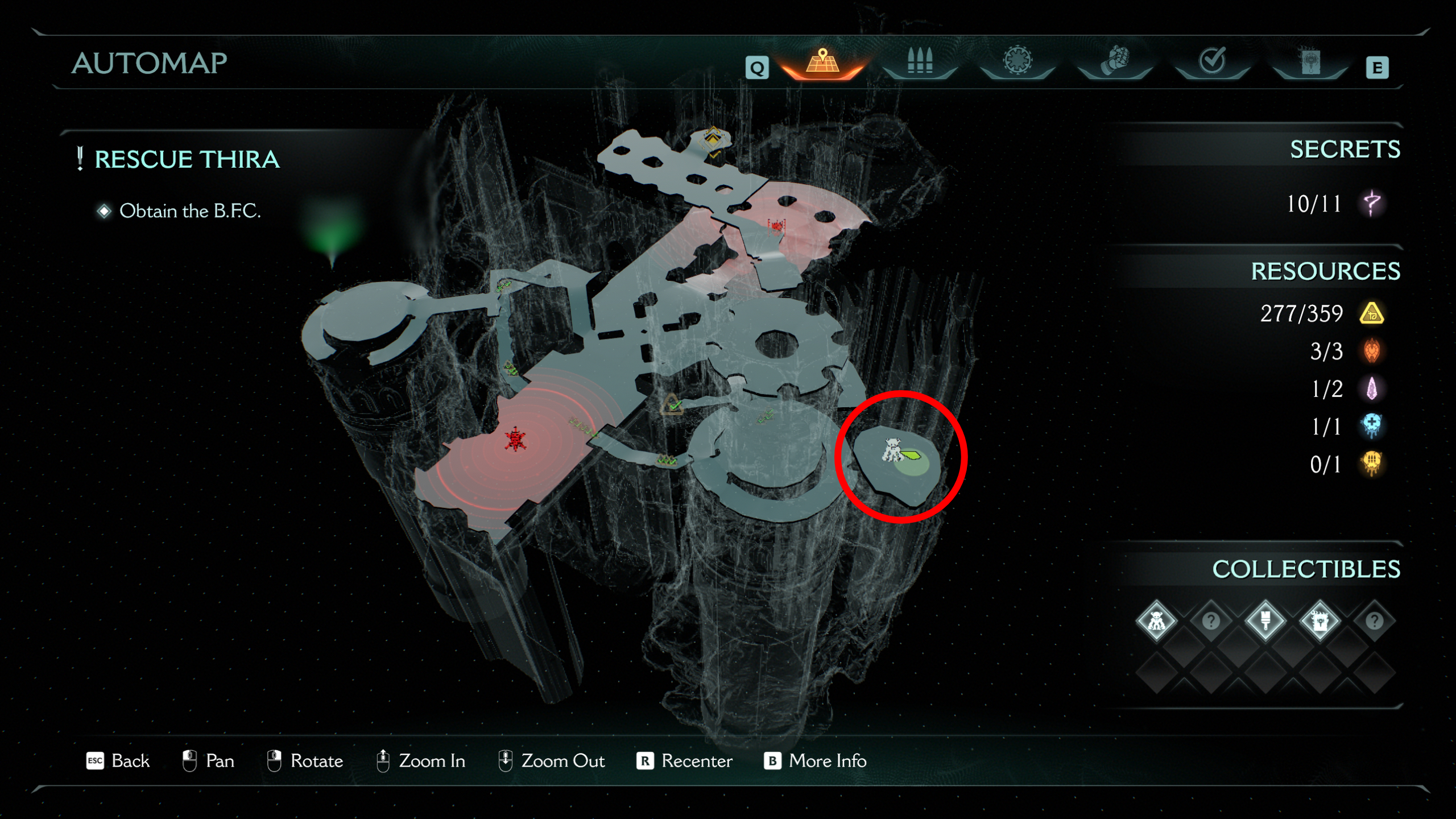Click the demon toy collectible icon
1456x819 pixels.
coord(1157,621)
